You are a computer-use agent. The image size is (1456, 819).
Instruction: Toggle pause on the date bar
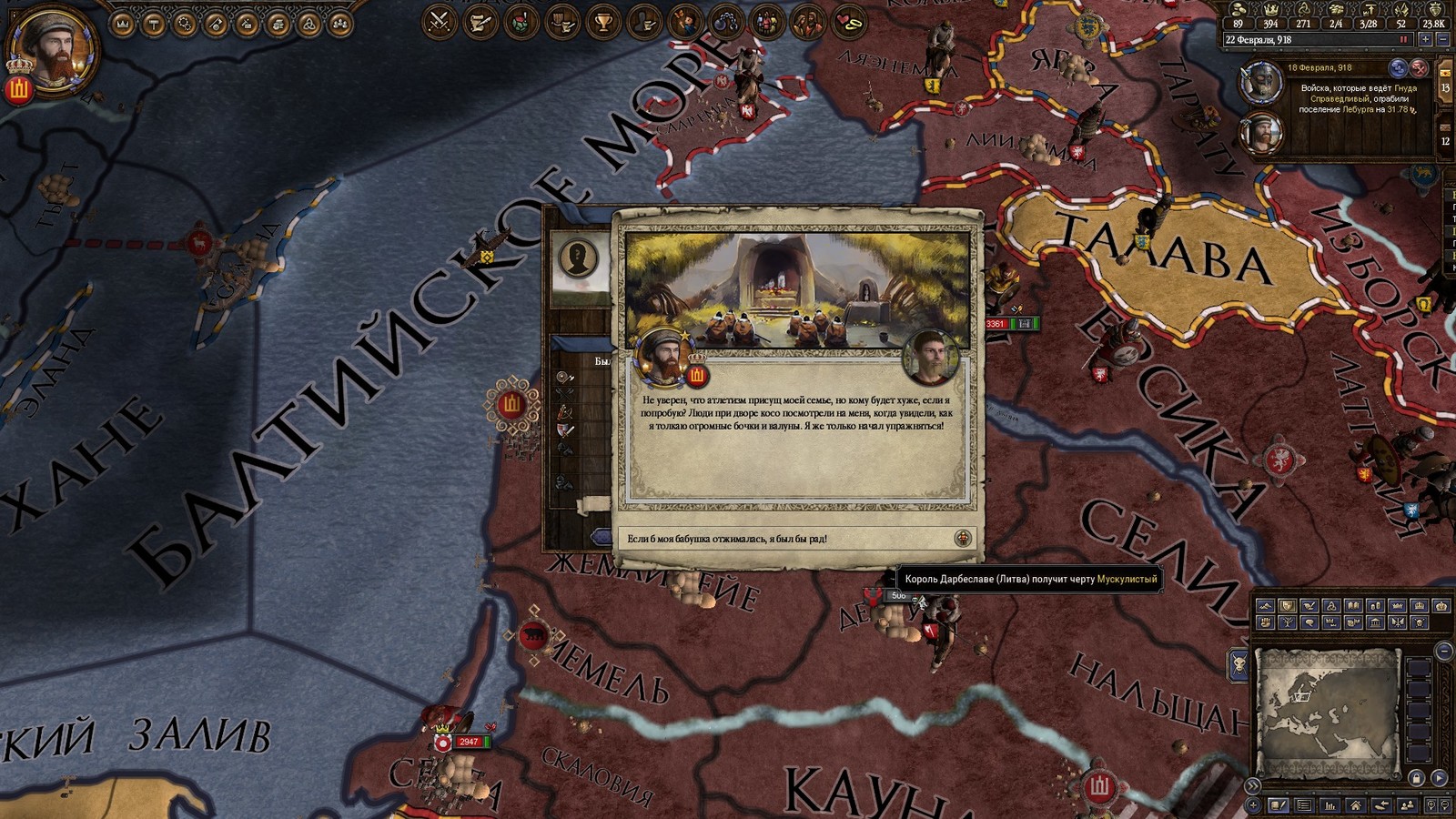coord(1403,40)
